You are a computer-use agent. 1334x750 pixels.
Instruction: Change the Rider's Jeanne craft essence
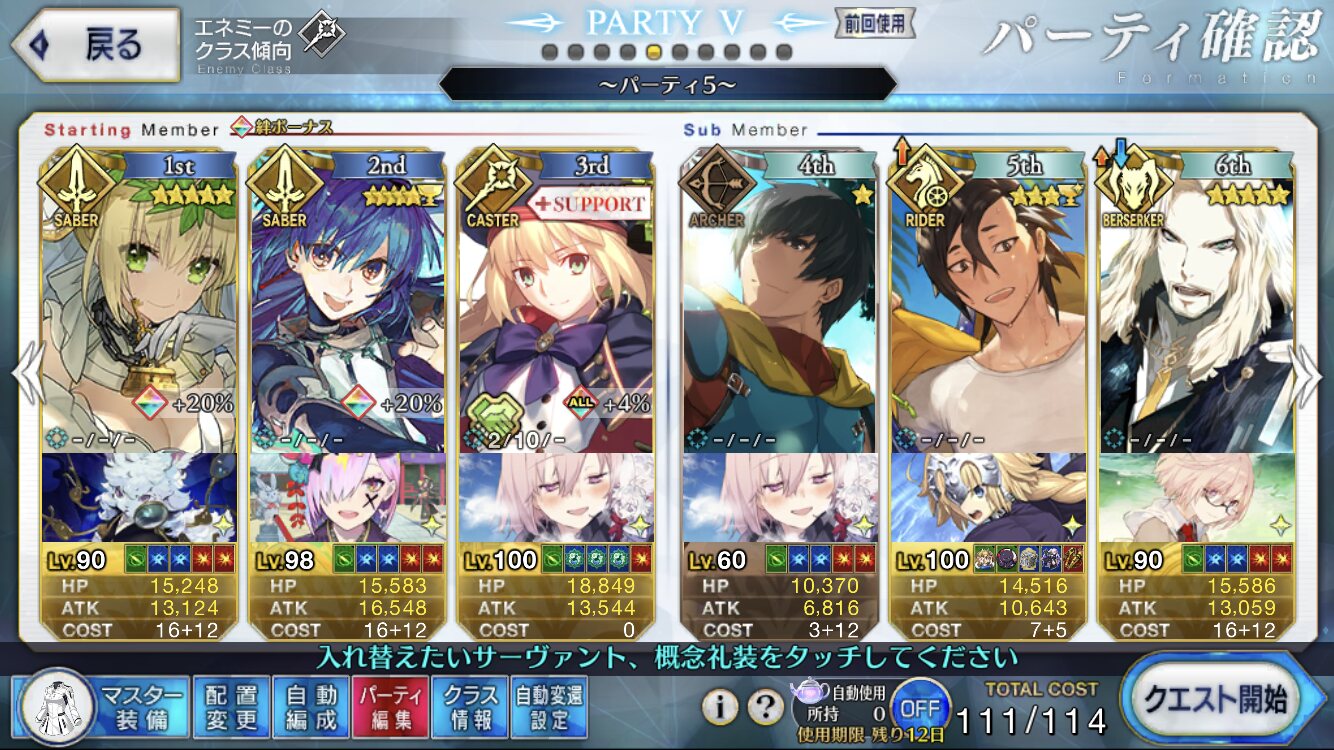pyautogui.click(x=988, y=497)
